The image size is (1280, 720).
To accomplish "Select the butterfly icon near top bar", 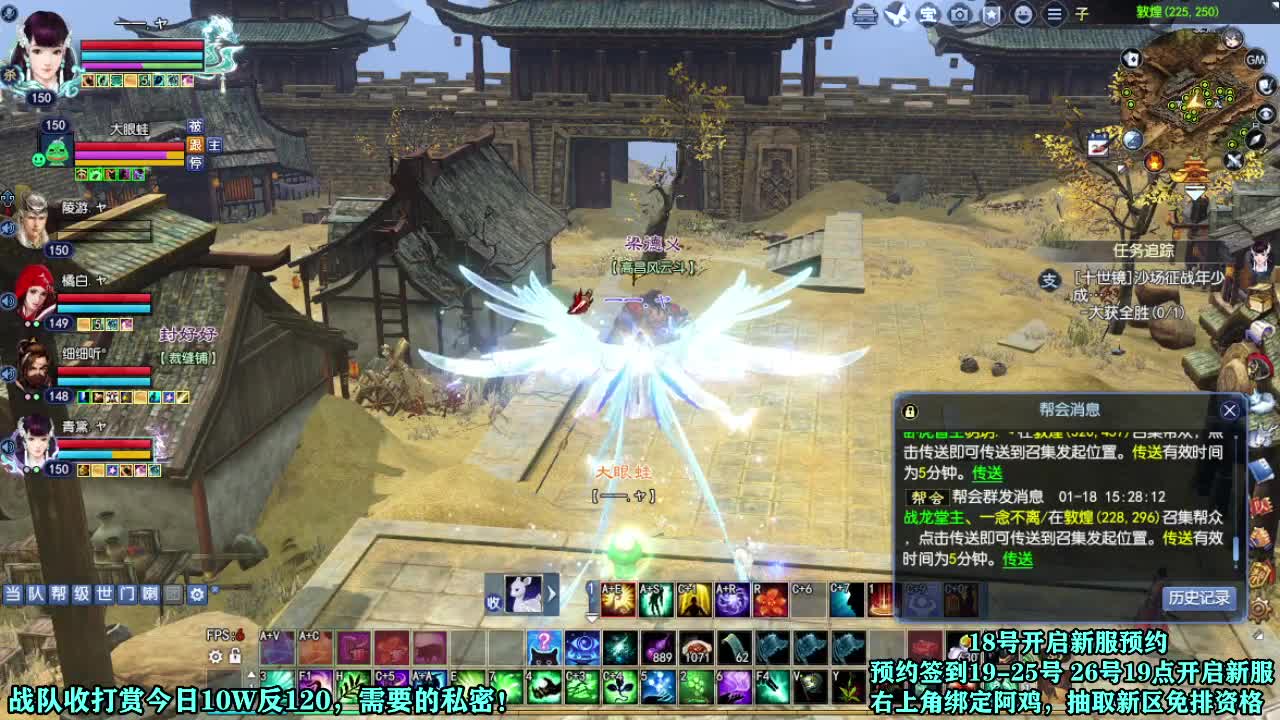I will [894, 14].
